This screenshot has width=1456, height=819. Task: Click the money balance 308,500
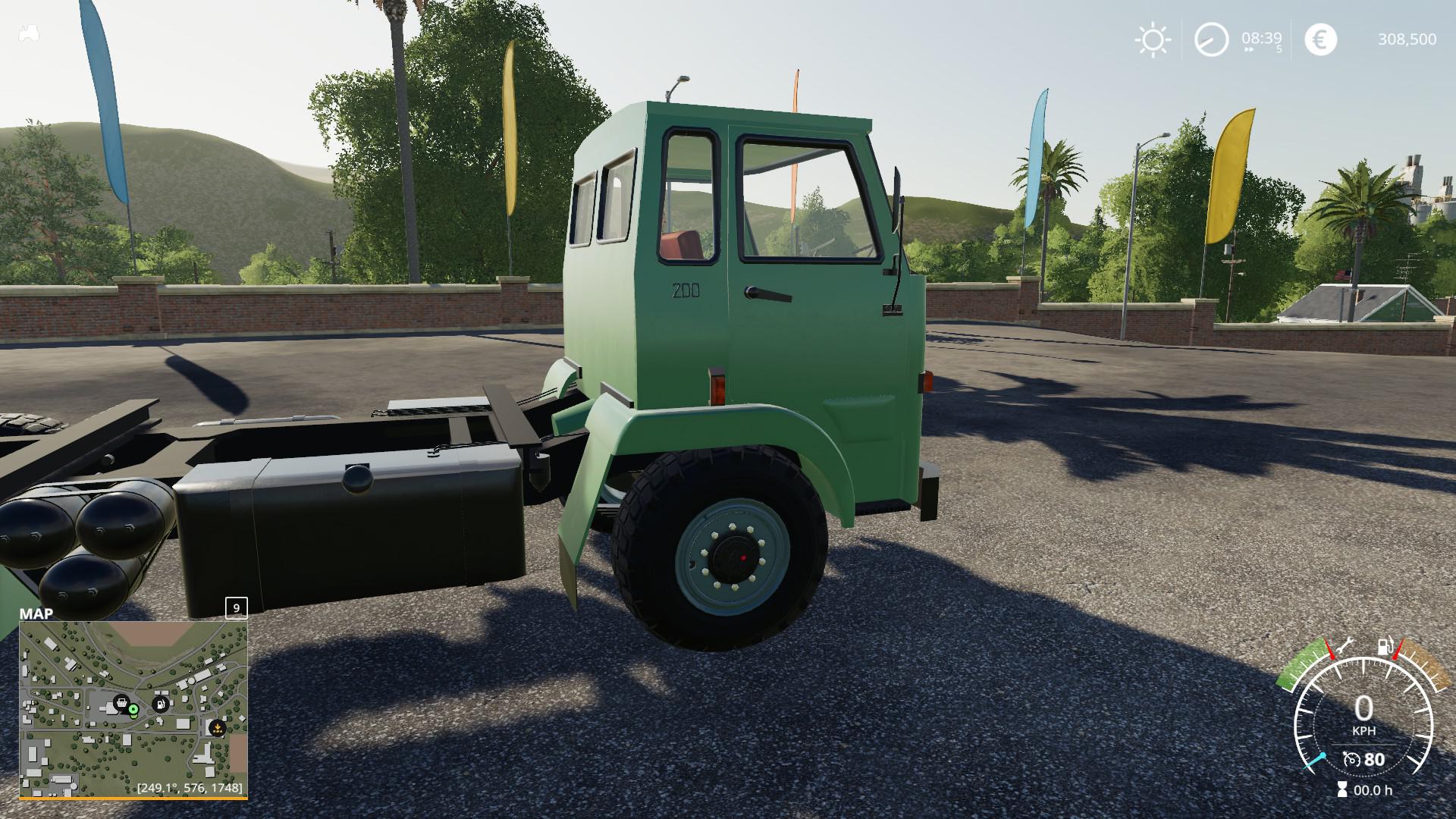click(1407, 38)
